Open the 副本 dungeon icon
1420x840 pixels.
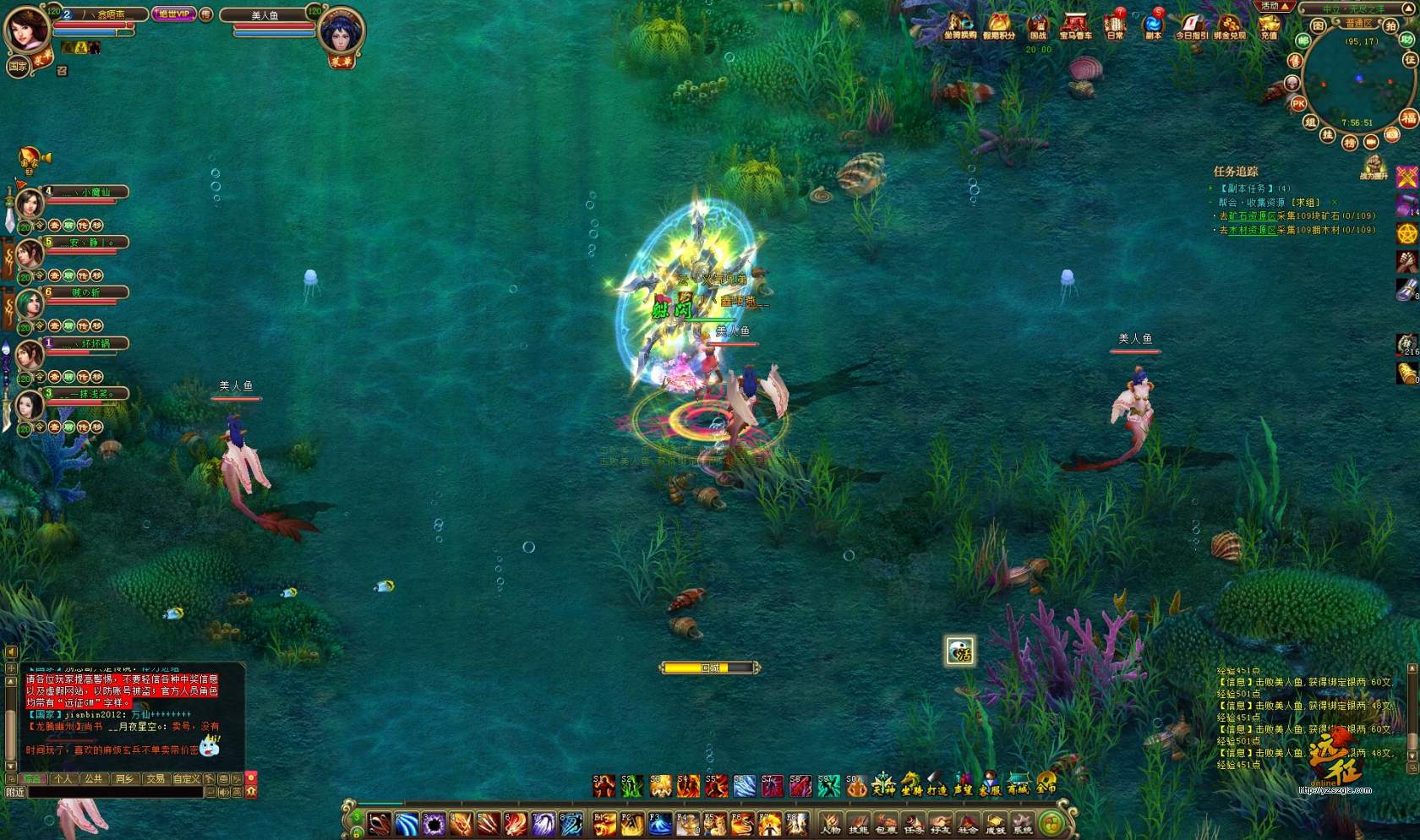tap(1153, 25)
